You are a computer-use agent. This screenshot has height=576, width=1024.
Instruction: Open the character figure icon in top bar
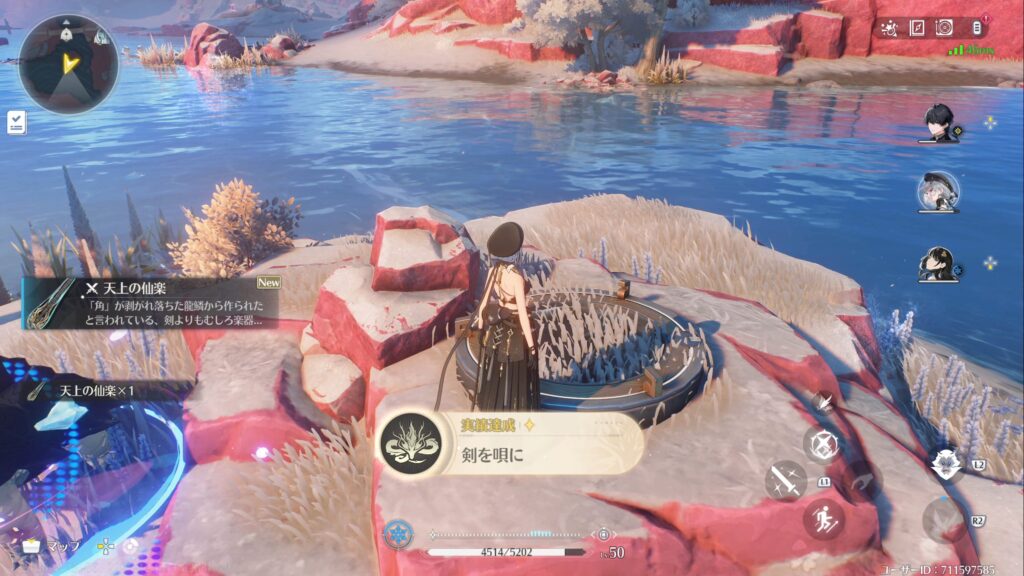click(x=889, y=28)
